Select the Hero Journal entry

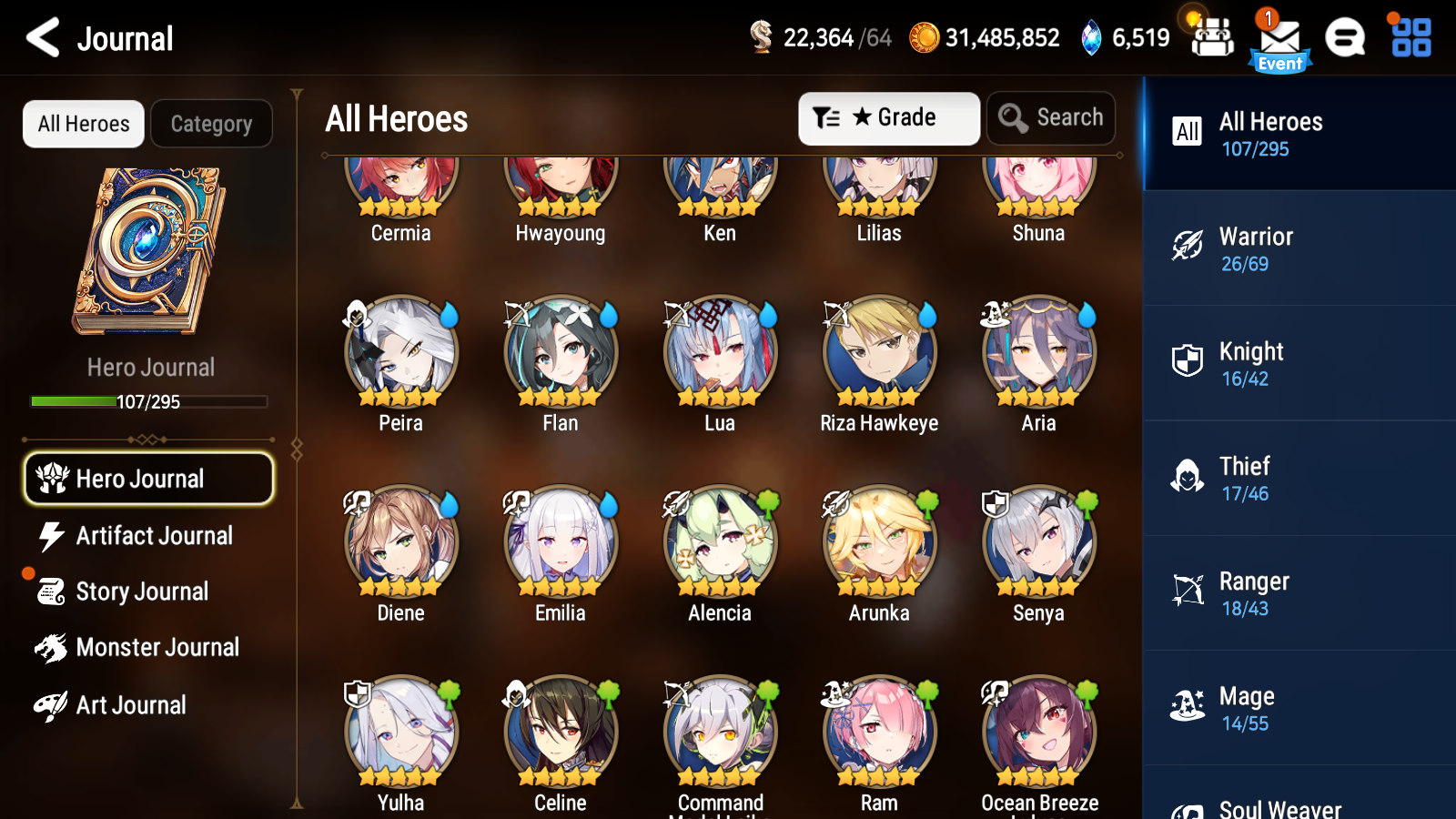[x=148, y=478]
